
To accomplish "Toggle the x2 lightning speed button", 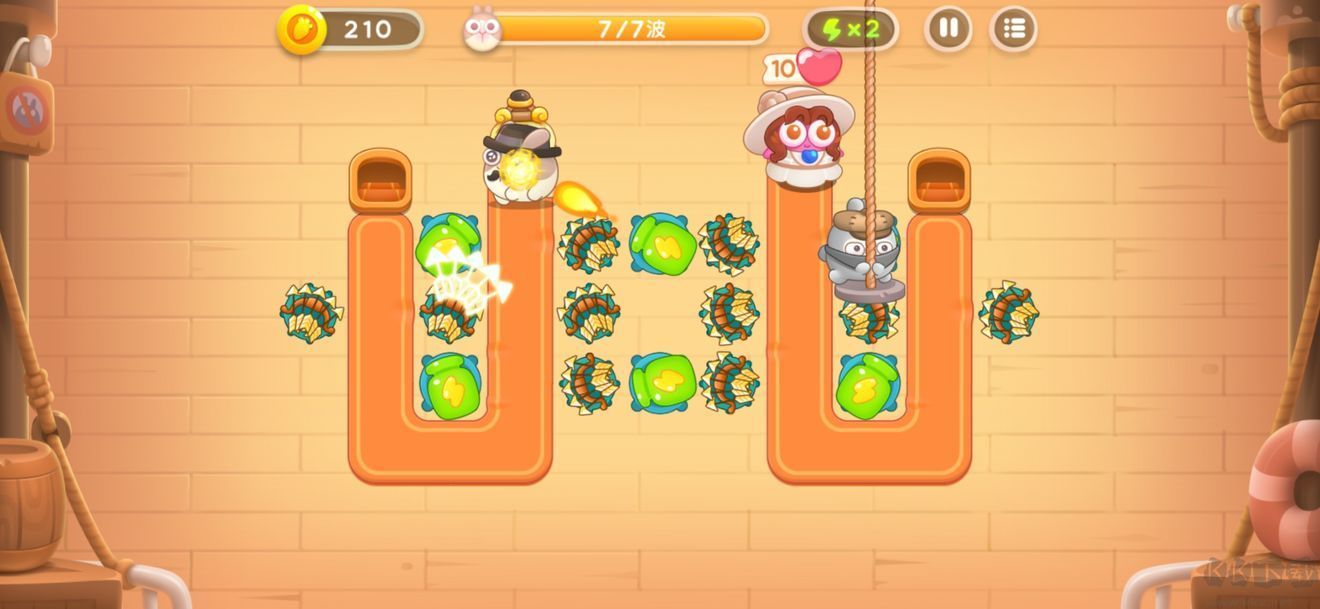I will (x=850, y=29).
